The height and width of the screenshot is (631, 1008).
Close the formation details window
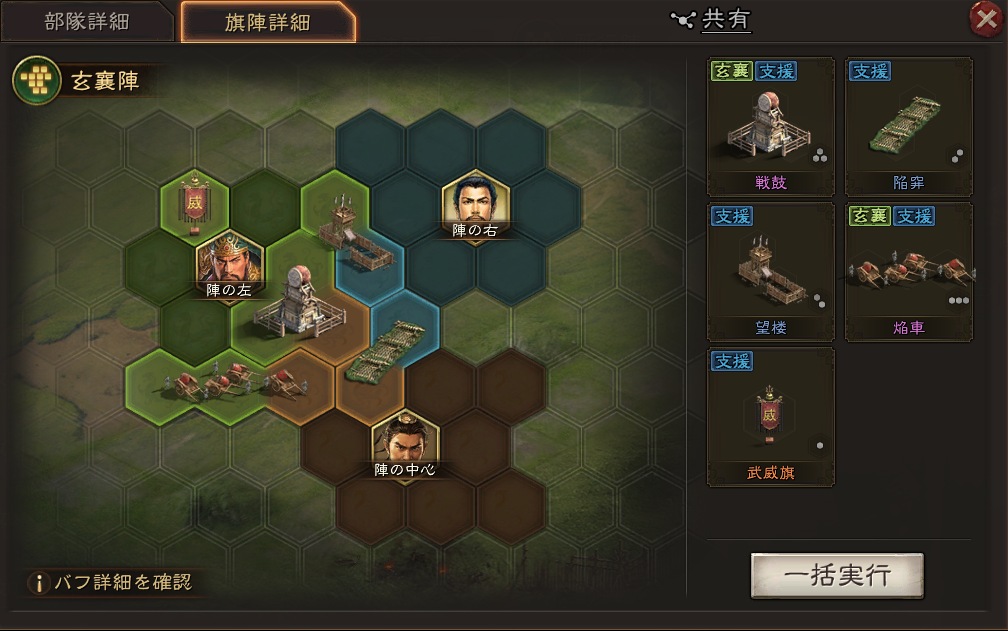[987, 19]
